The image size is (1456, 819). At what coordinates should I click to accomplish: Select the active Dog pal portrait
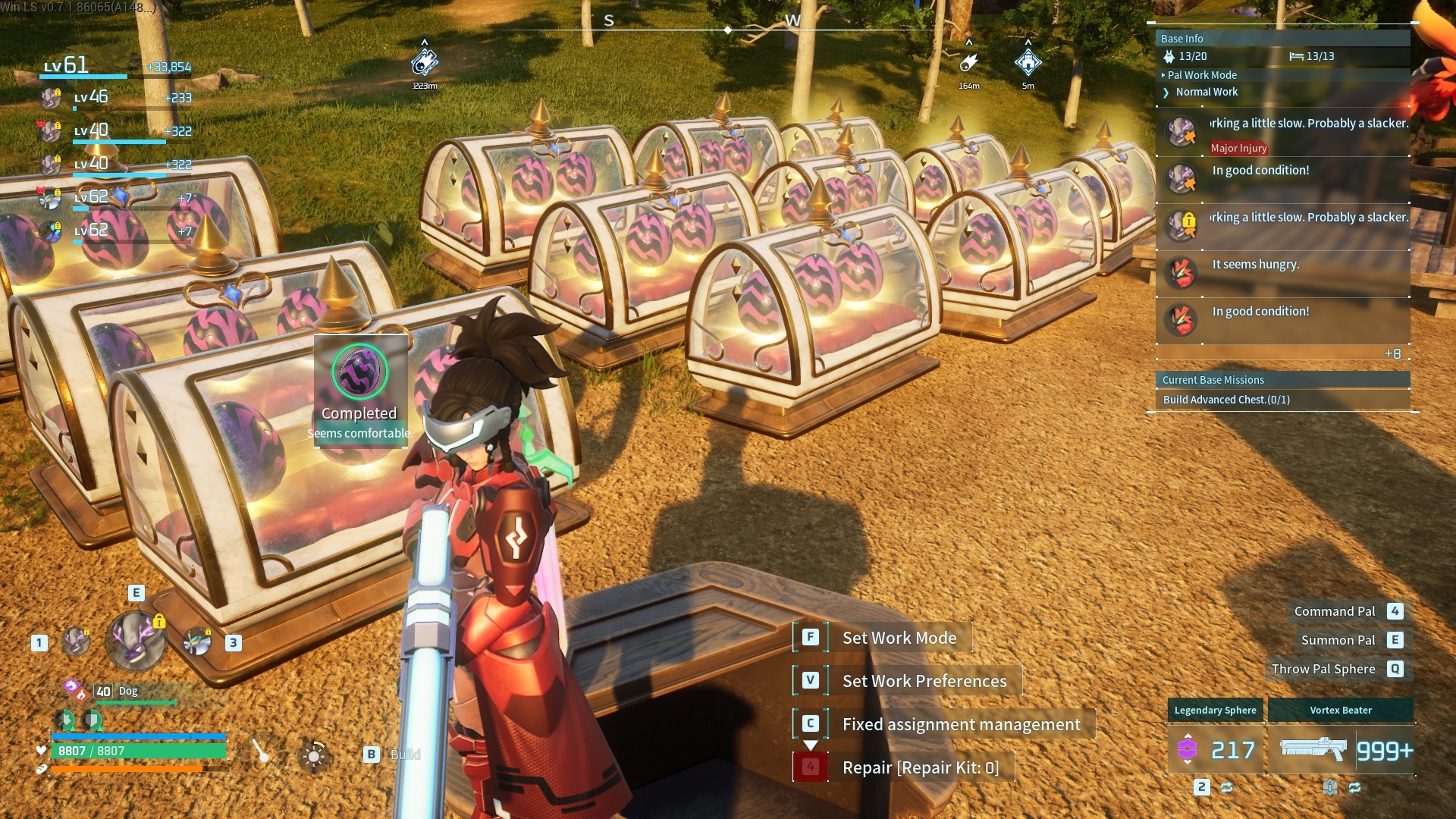point(136,641)
